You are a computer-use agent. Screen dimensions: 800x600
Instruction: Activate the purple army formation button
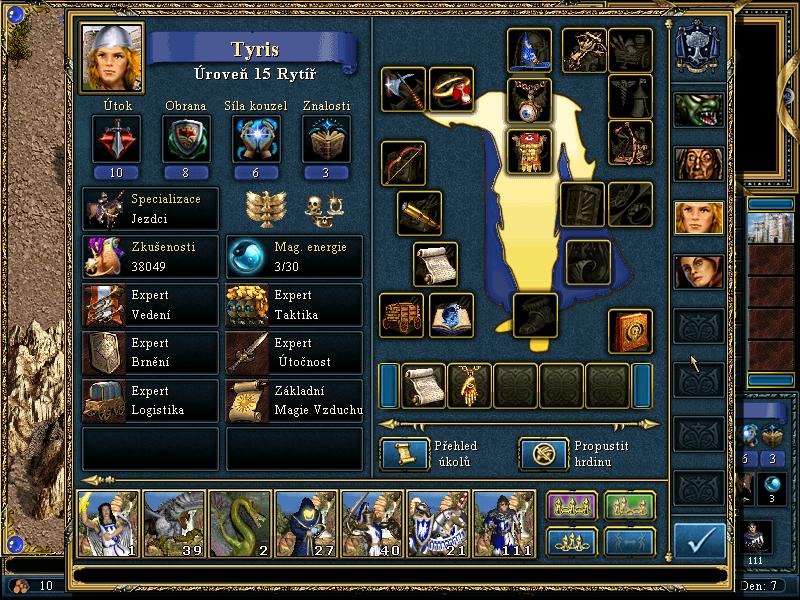(571, 507)
